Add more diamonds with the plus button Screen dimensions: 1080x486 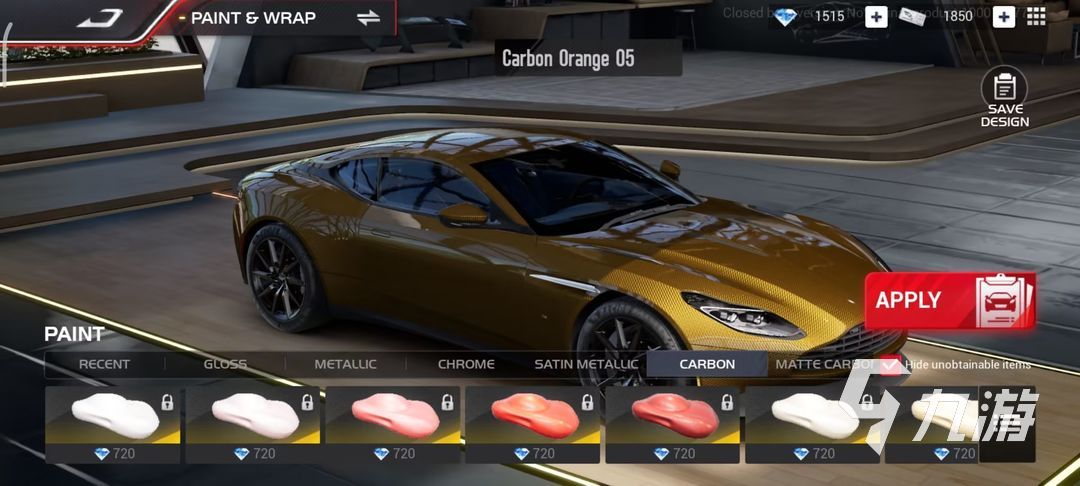point(876,16)
